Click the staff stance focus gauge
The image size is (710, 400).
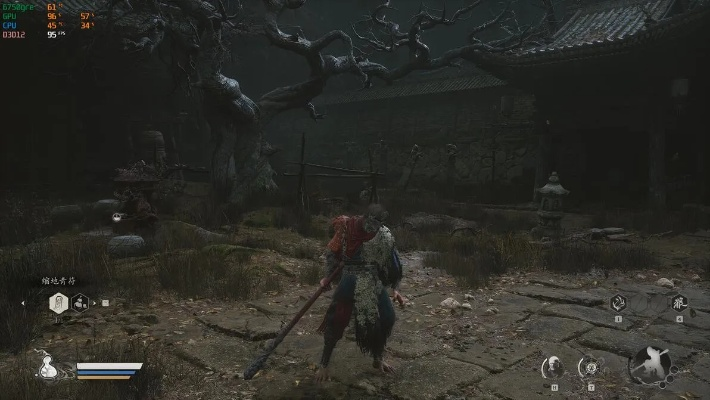[x=654, y=365]
